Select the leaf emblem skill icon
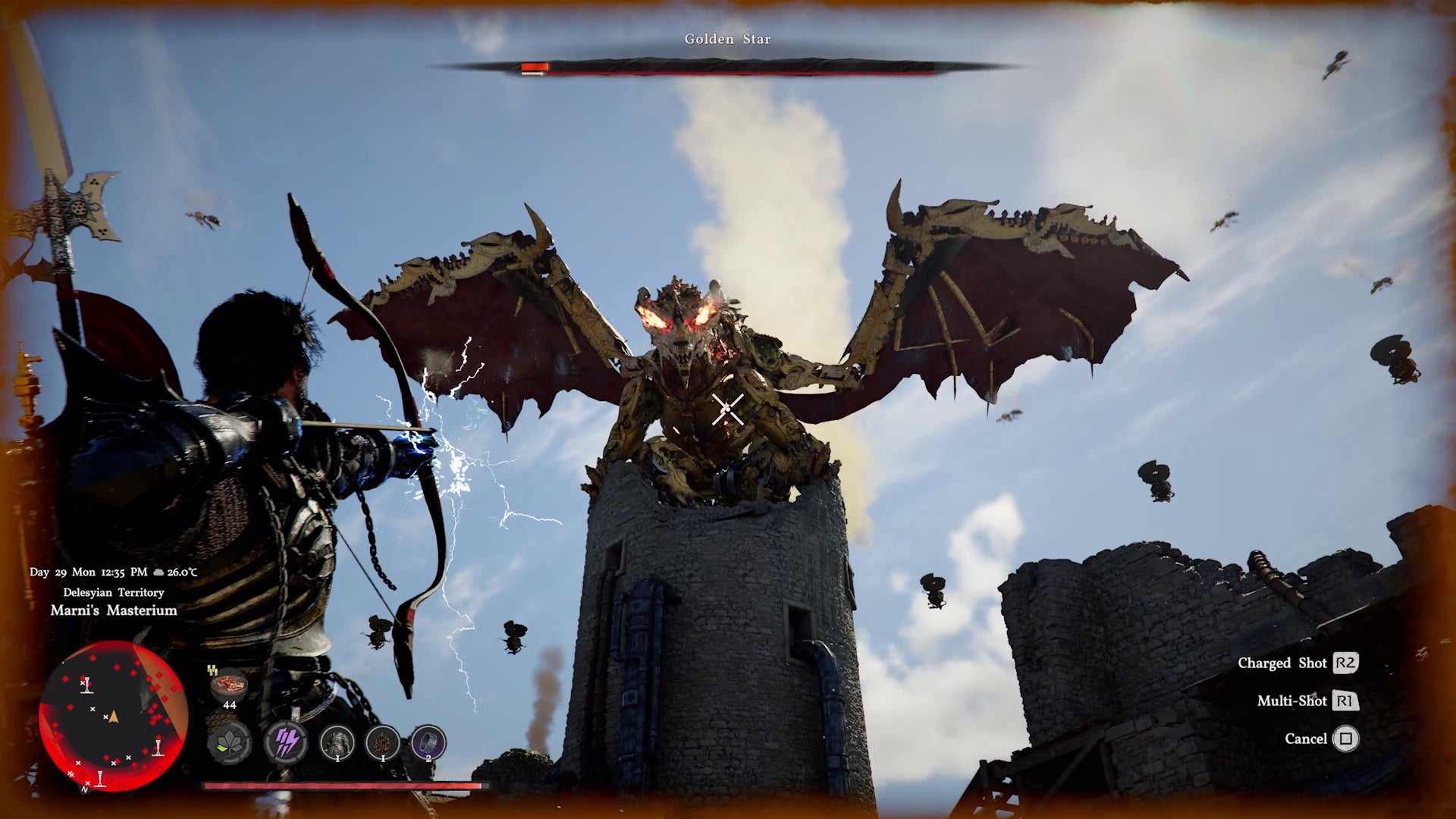 click(229, 742)
